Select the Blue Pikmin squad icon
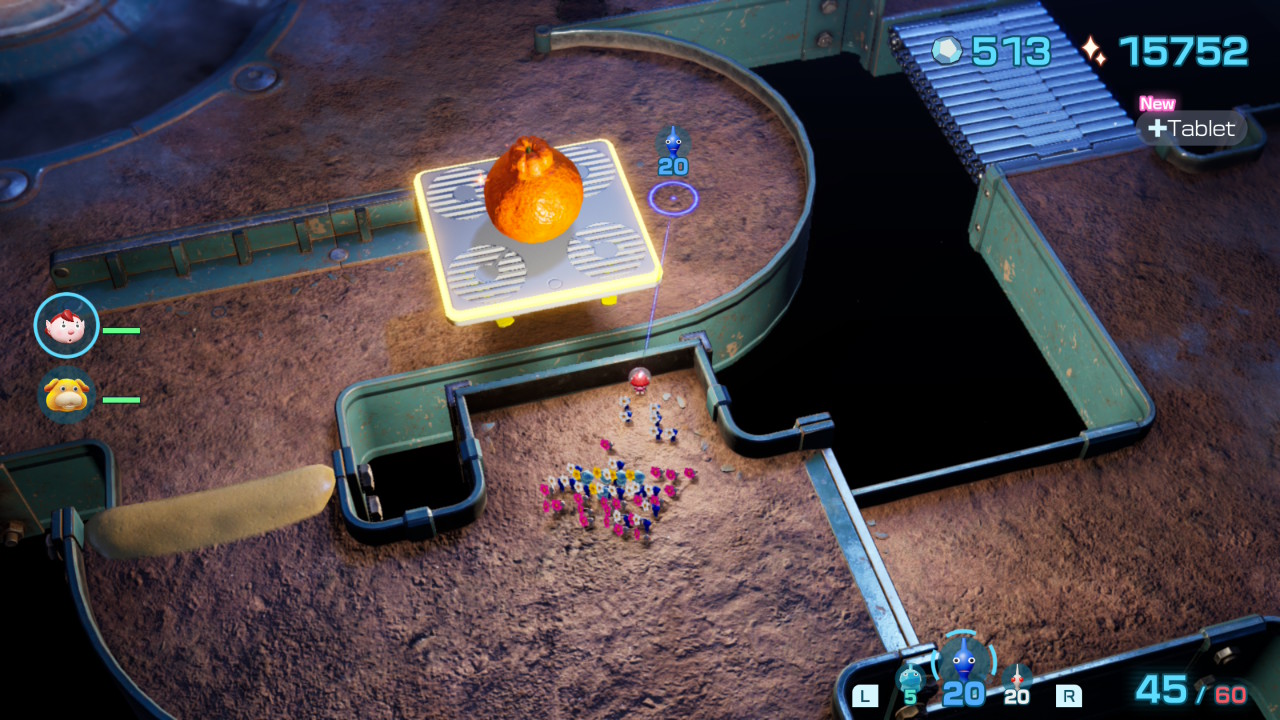The width and height of the screenshot is (1280, 720). pyautogui.click(x=963, y=661)
